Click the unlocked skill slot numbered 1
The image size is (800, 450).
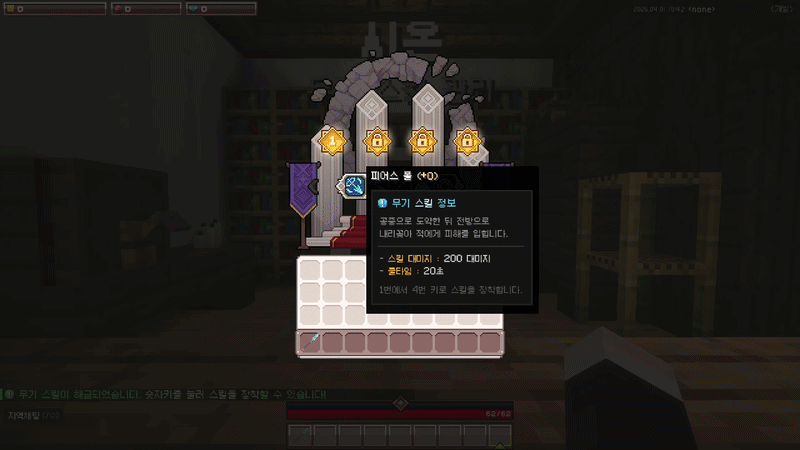coord(332,141)
